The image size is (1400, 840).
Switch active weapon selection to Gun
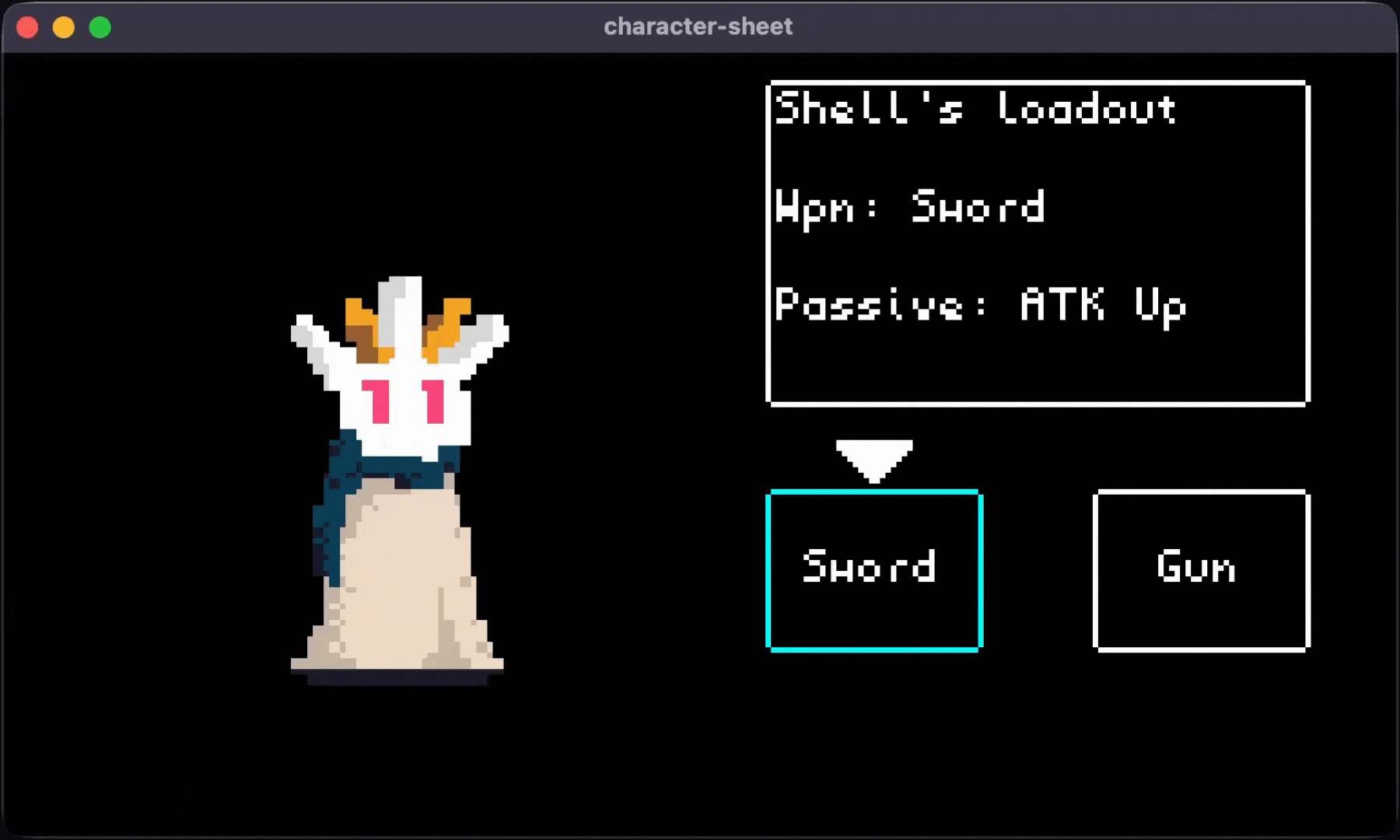[x=1200, y=568]
